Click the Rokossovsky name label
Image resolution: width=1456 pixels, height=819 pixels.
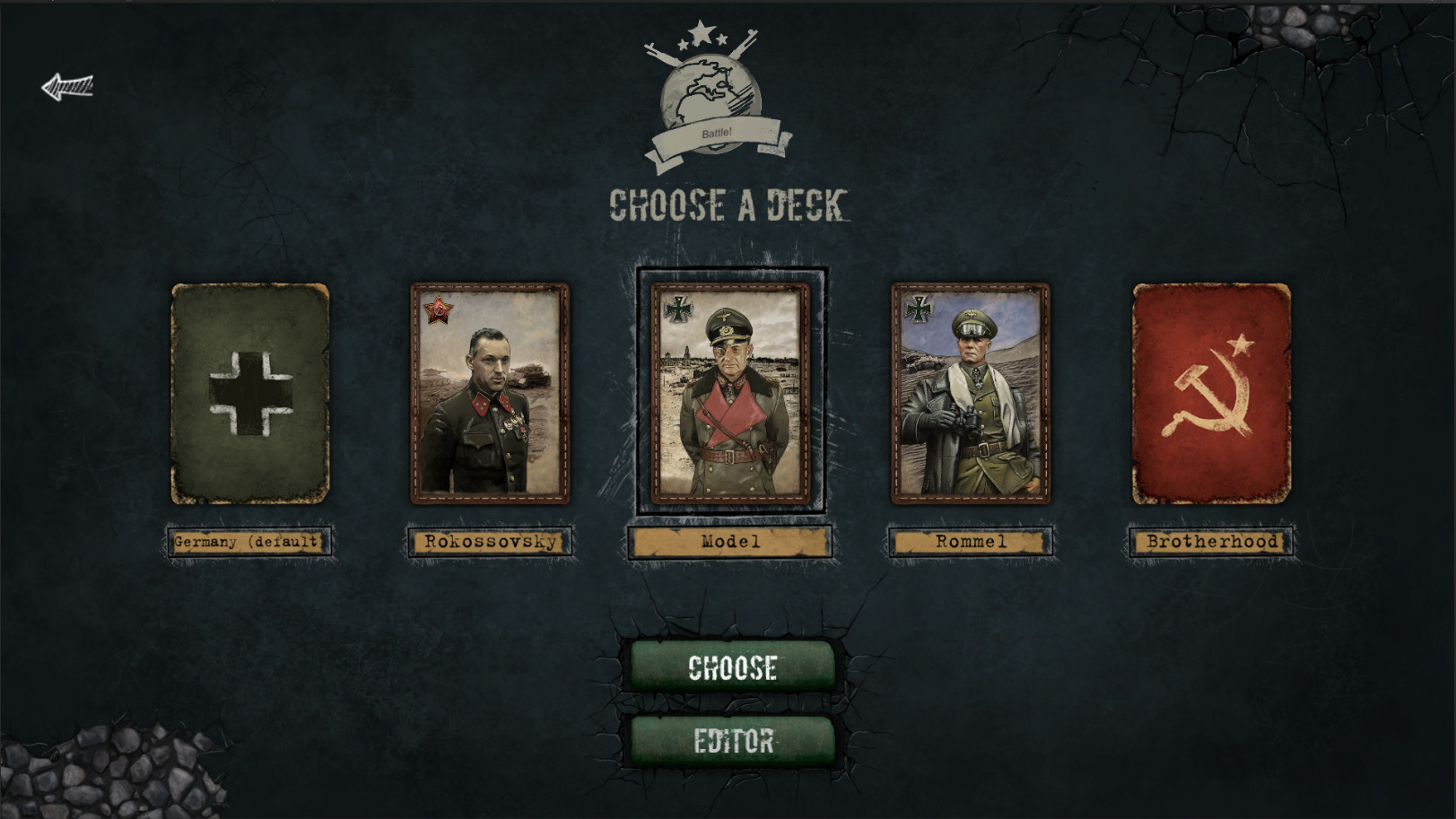click(x=490, y=540)
